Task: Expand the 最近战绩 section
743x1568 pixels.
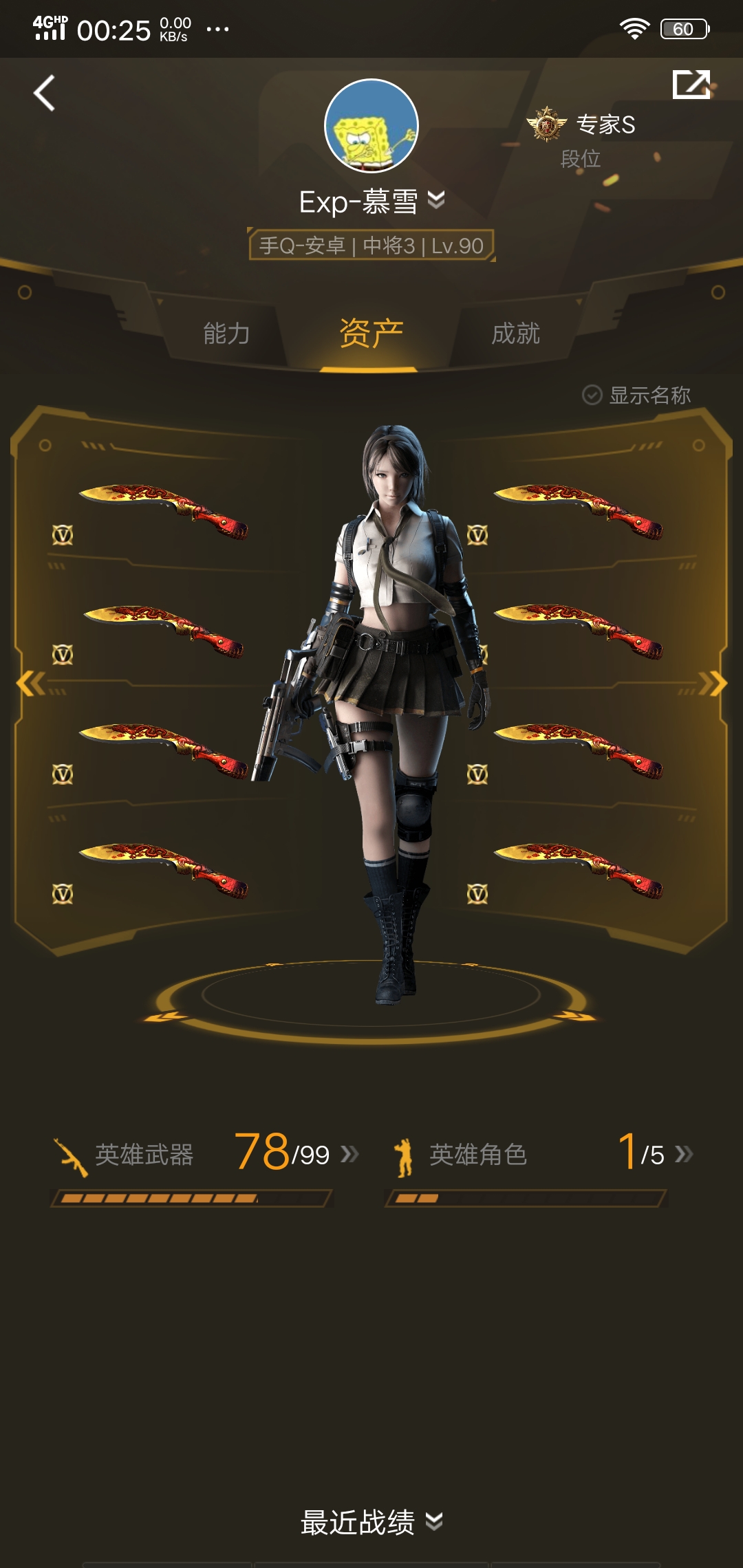Action: click(371, 1522)
